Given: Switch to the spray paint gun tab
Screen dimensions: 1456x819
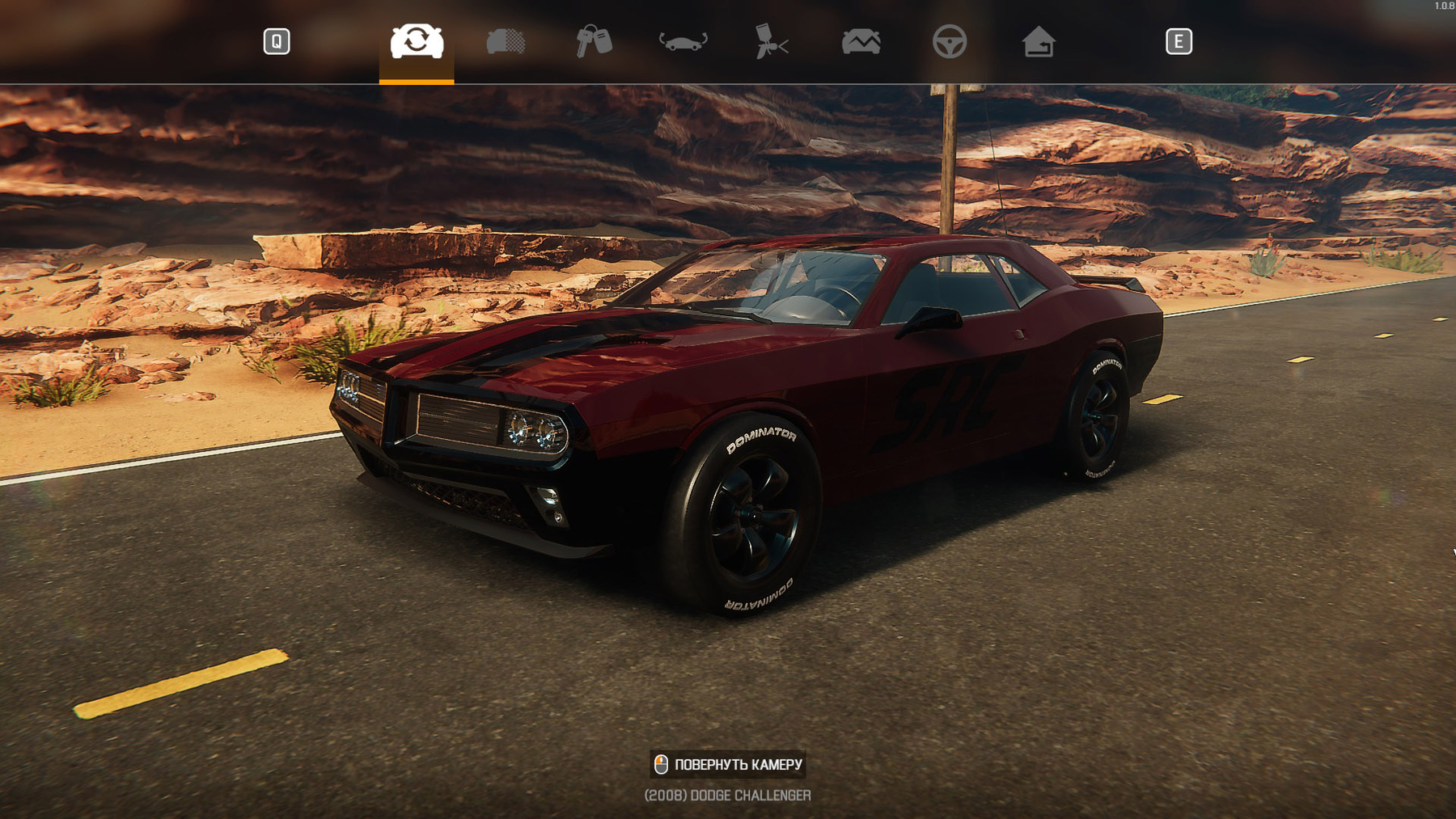Looking at the screenshot, I should pos(771,41).
